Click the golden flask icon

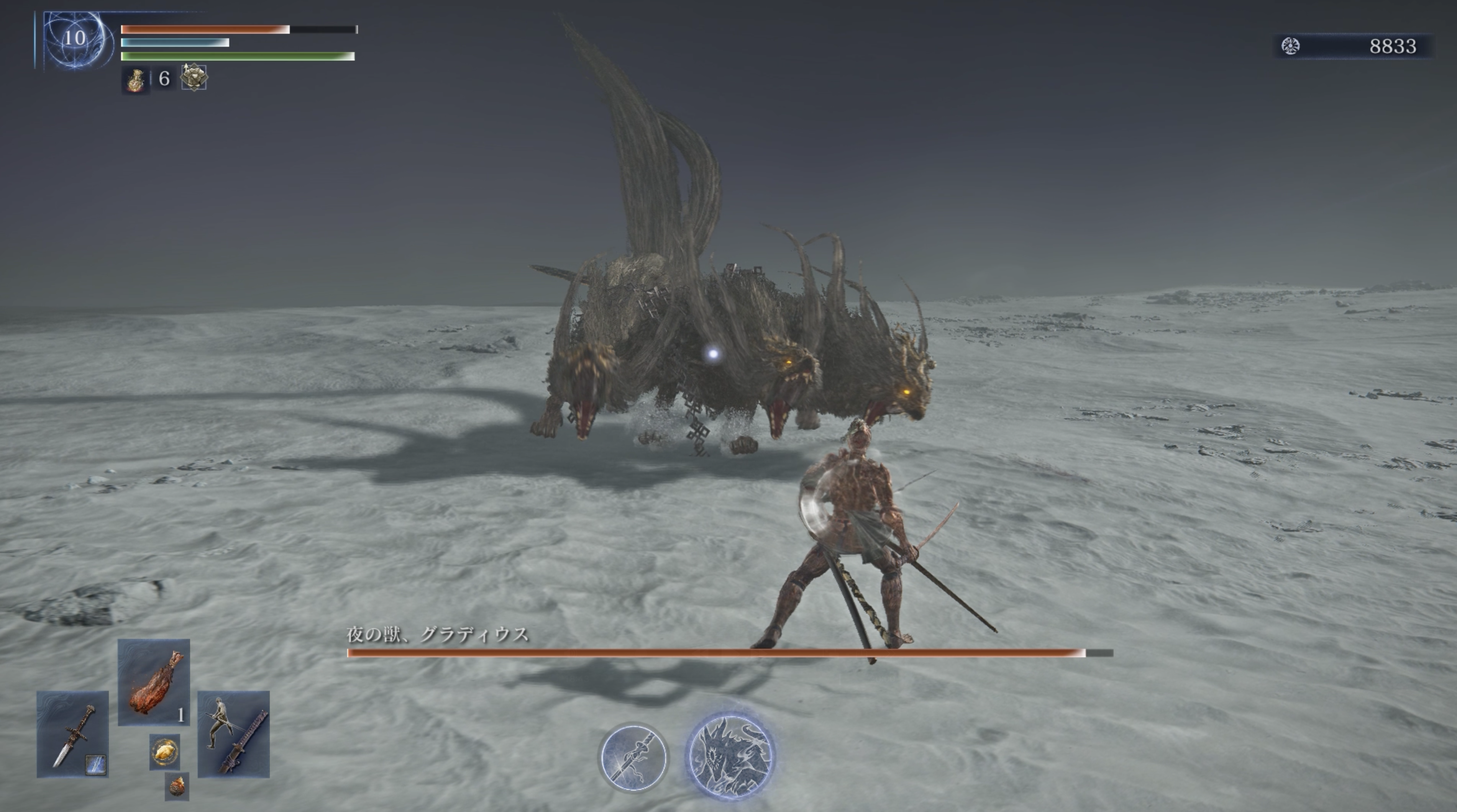pos(136,79)
